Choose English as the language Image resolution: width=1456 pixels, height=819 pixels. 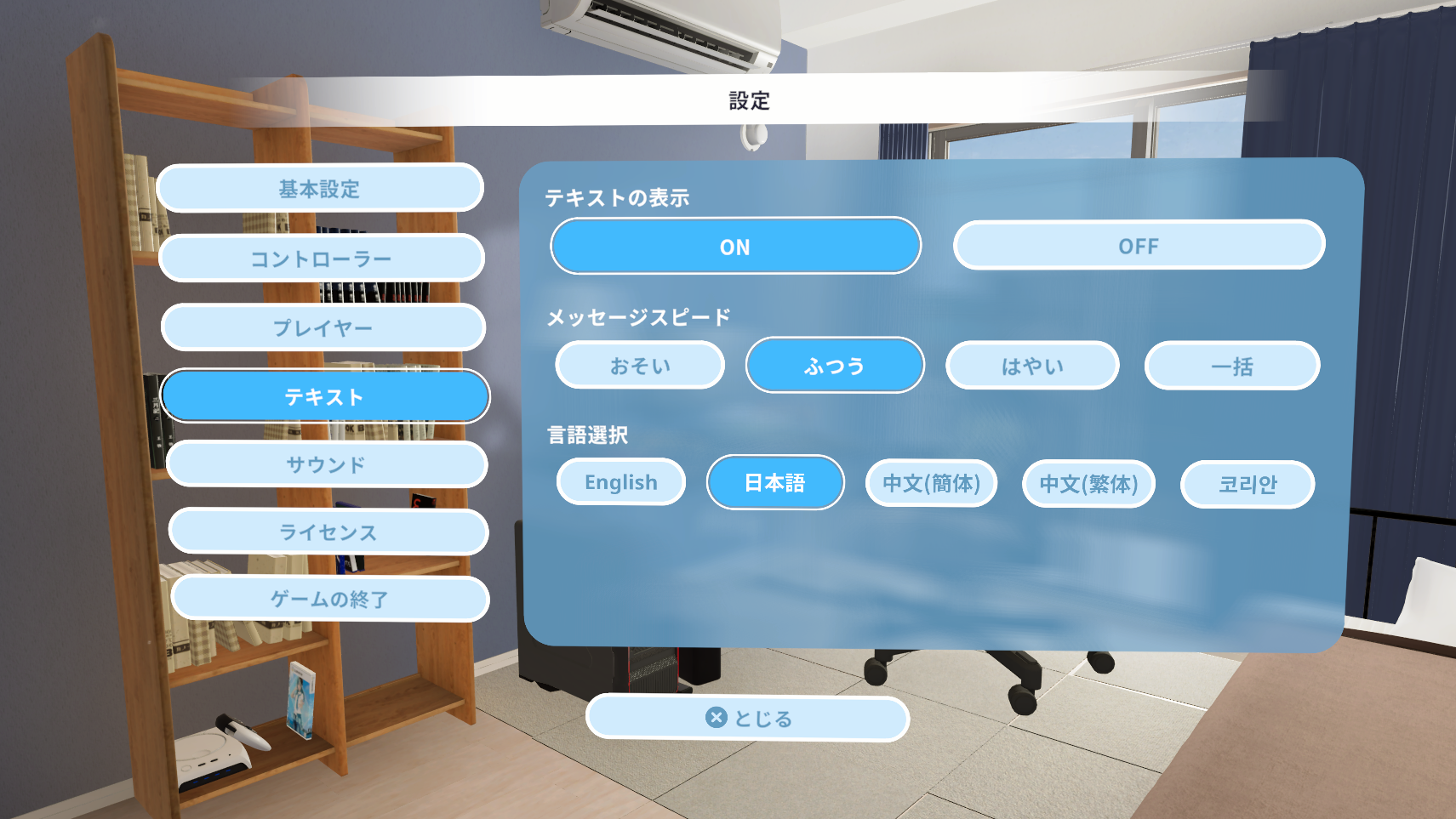[620, 482]
